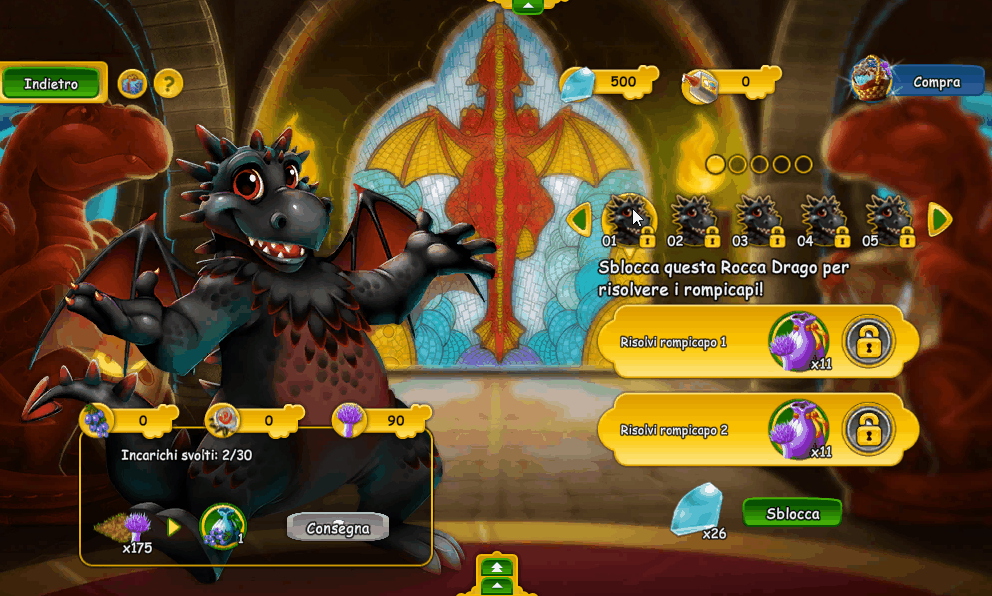Click the padlock for Risolvi rompicapo 2
The height and width of the screenshot is (596, 992).
[x=867, y=430]
